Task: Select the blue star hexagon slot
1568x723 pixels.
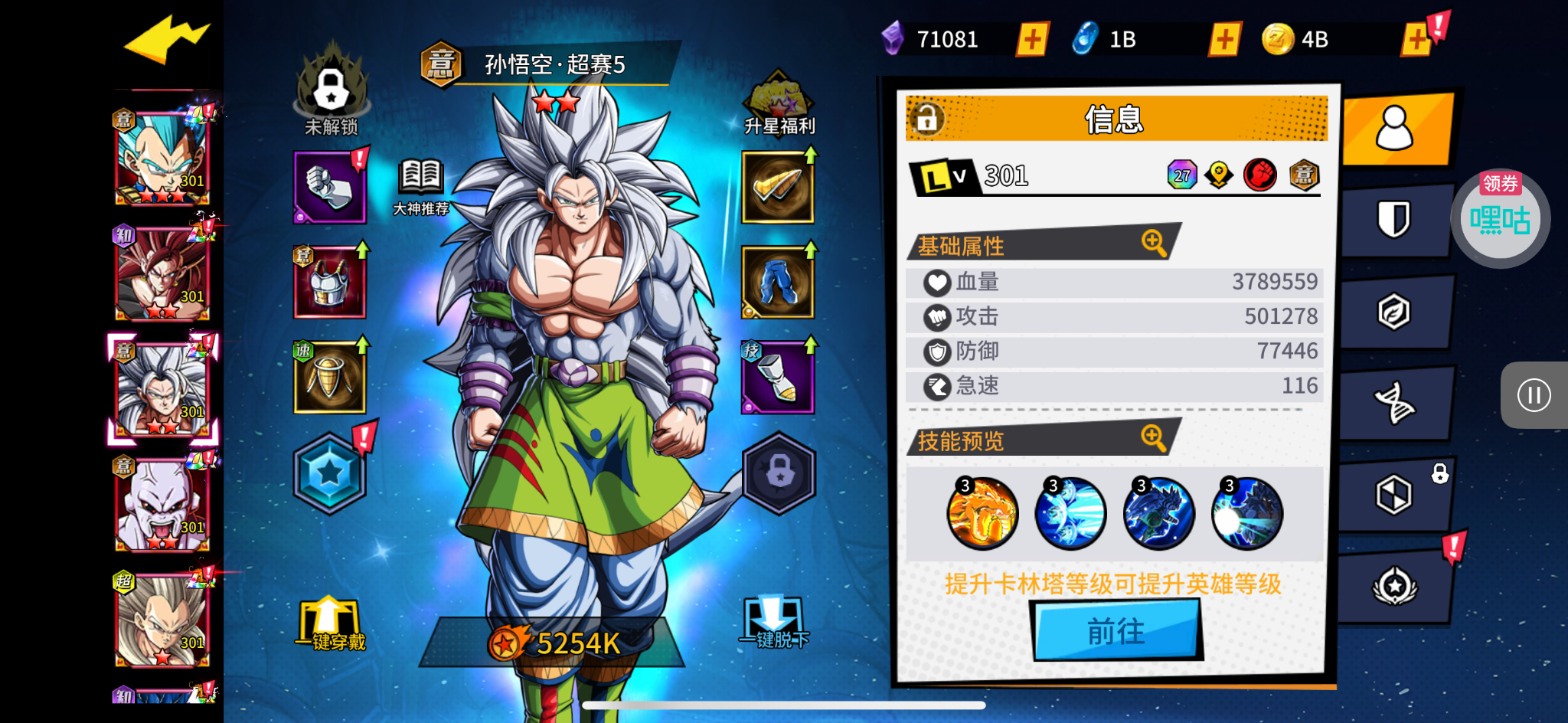Action: coord(330,473)
